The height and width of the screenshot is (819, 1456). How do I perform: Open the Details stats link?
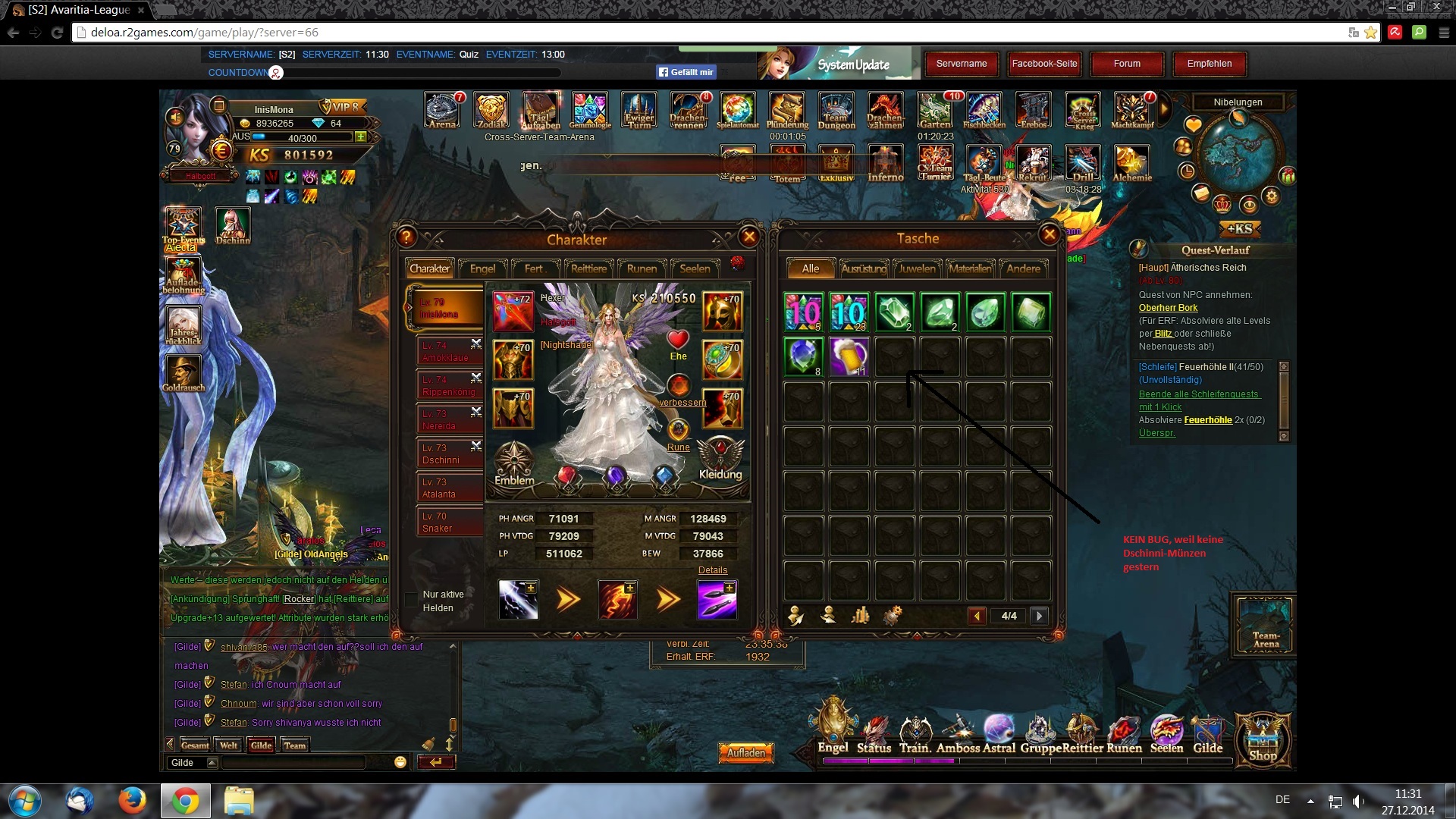(x=712, y=570)
